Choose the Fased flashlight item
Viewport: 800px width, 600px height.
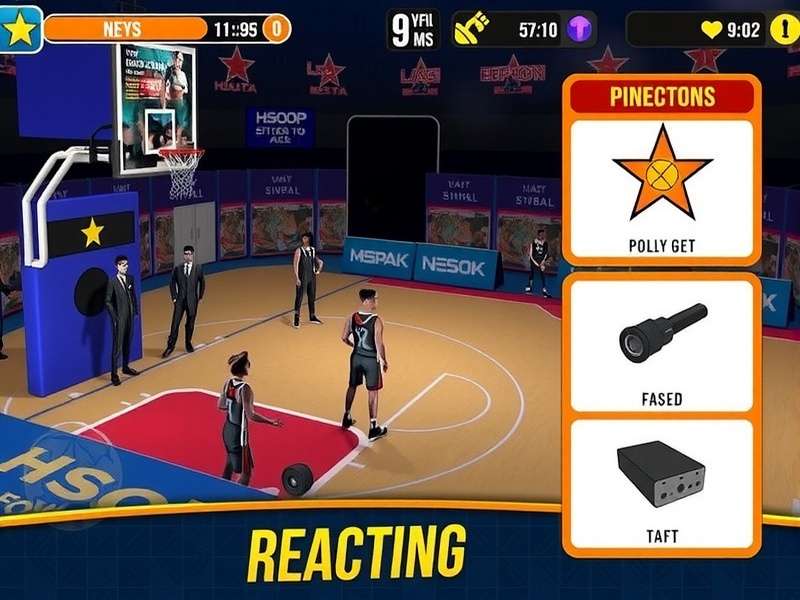(661, 345)
